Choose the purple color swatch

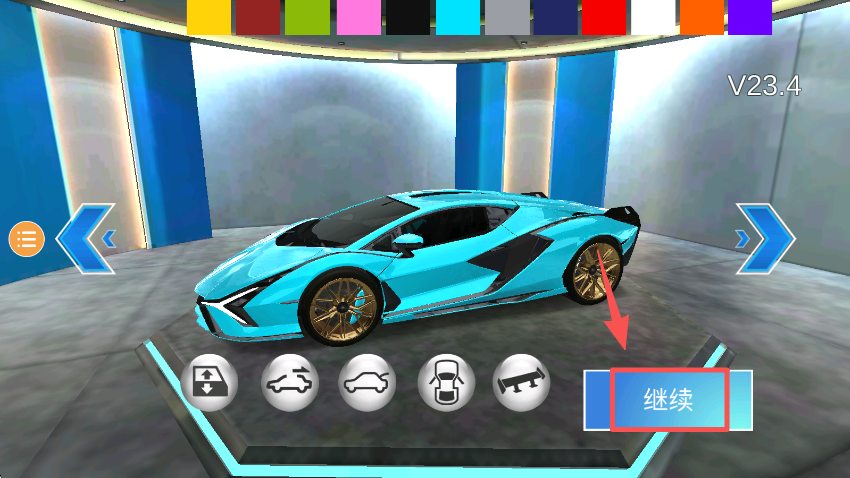(750, 17)
